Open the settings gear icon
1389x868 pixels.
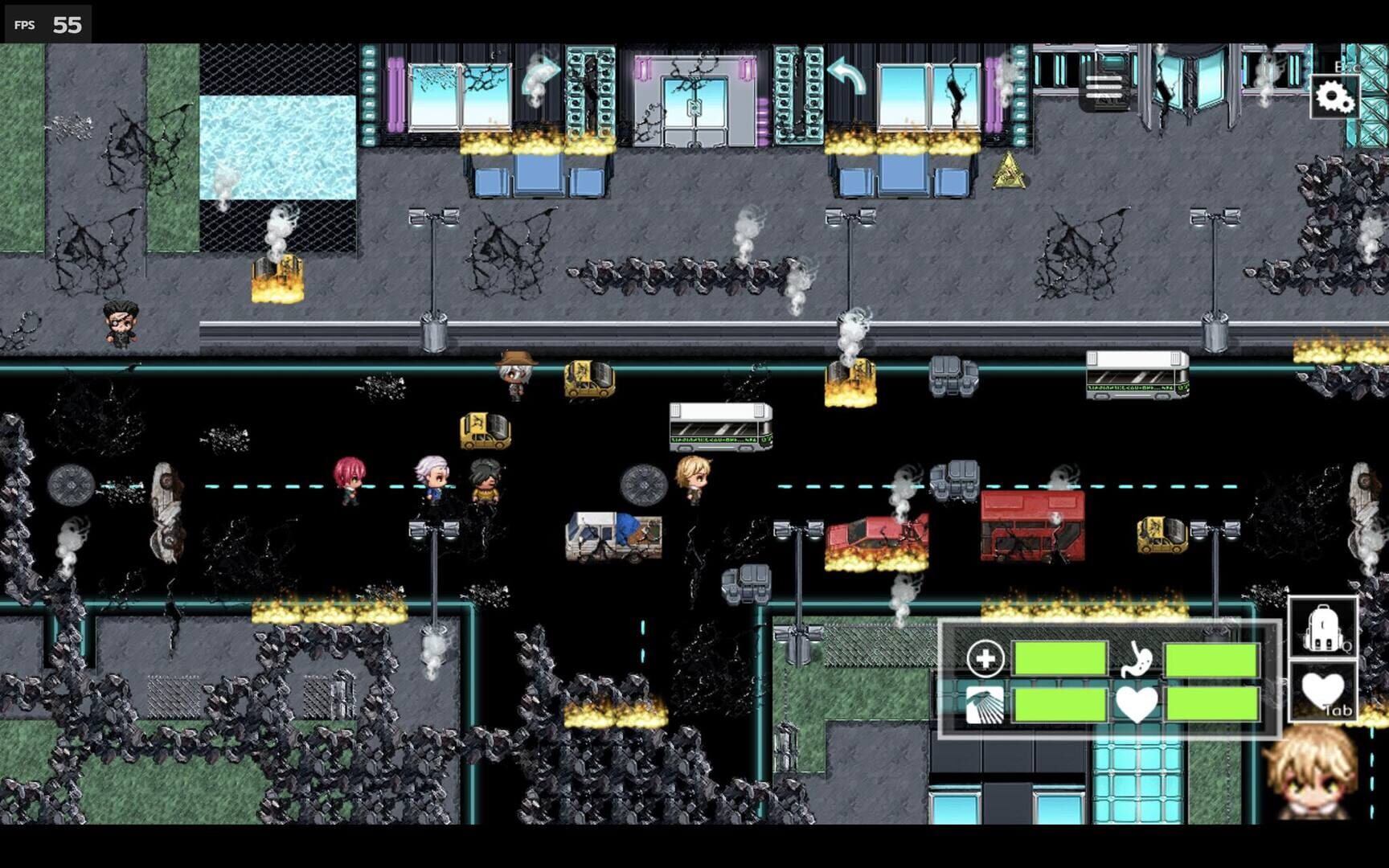click(x=1334, y=96)
